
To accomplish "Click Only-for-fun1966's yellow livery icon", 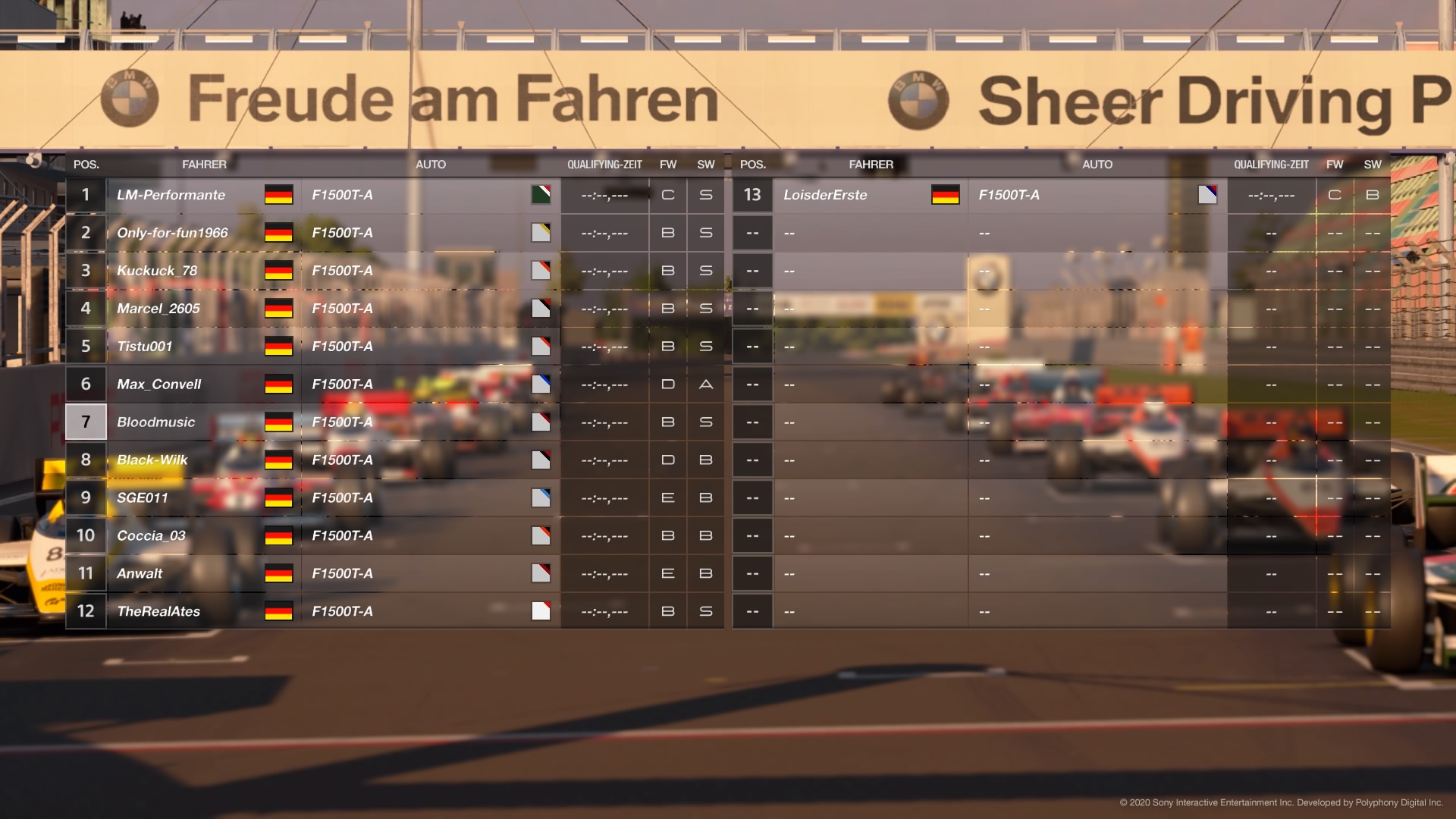I will (x=541, y=232).
